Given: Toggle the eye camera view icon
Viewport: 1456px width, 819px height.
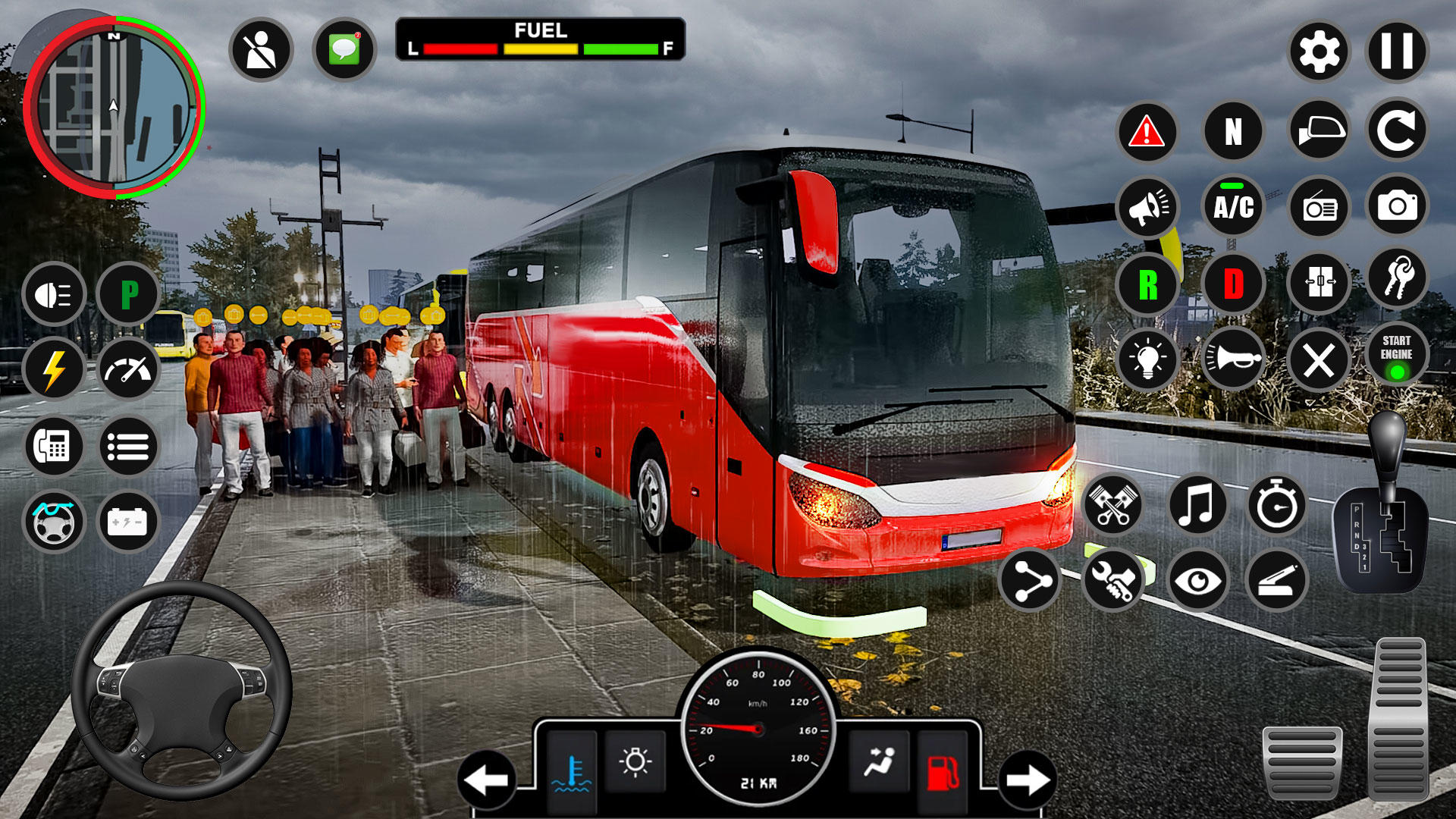Looking at the screenshot, I should pos(1197,579).
